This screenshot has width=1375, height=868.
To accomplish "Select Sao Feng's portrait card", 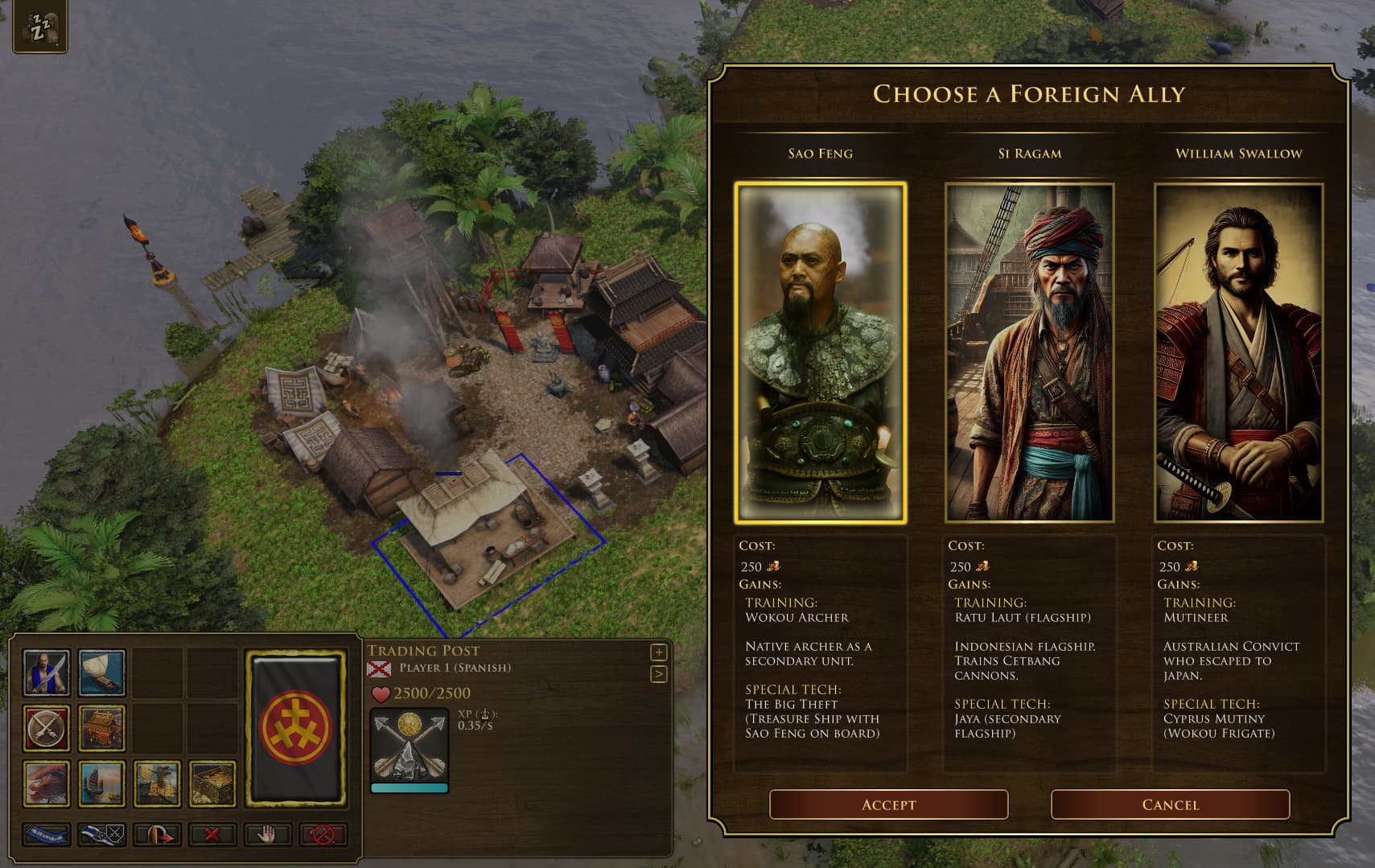I will [x=820, y=352].
